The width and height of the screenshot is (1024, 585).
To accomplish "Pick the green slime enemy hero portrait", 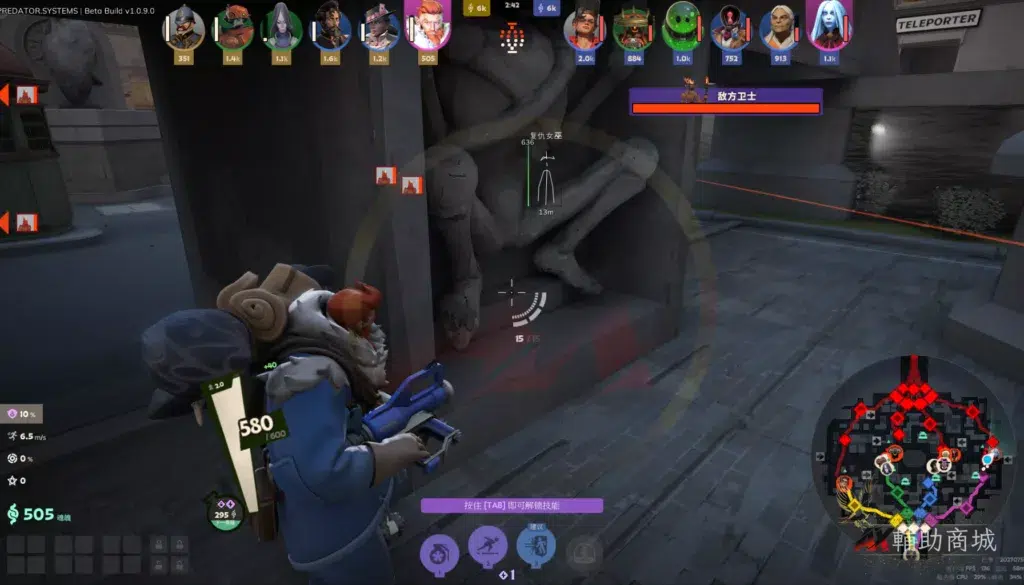I will 682,26.
